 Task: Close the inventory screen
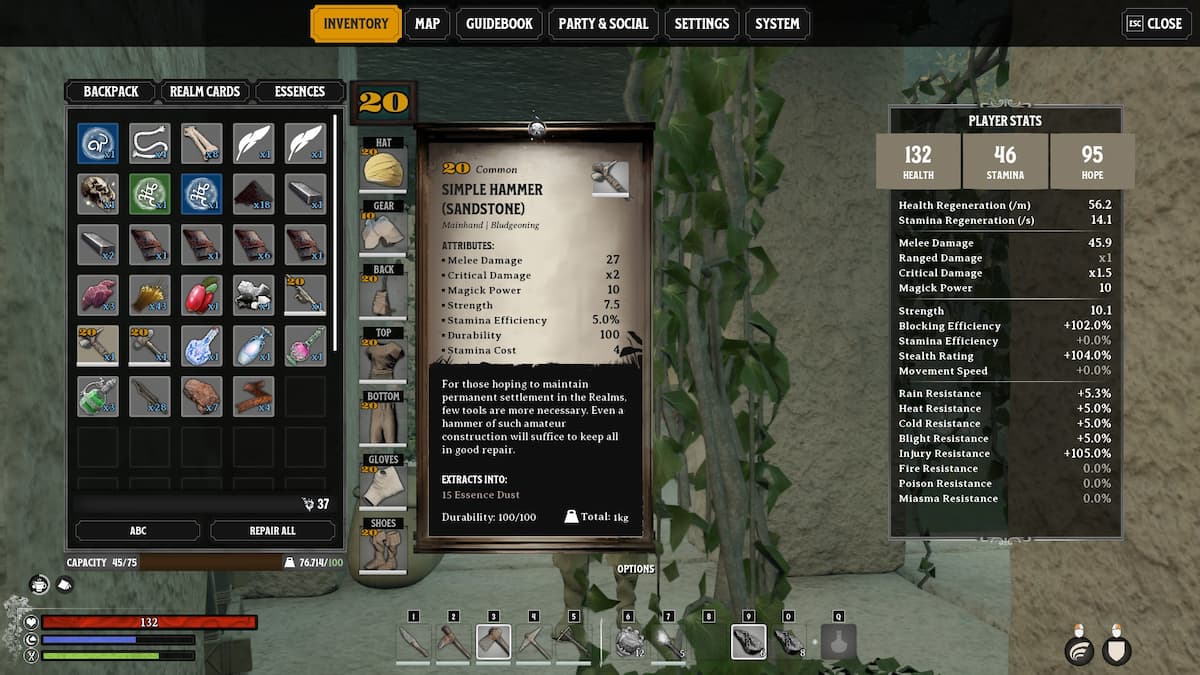[1156, 24]
